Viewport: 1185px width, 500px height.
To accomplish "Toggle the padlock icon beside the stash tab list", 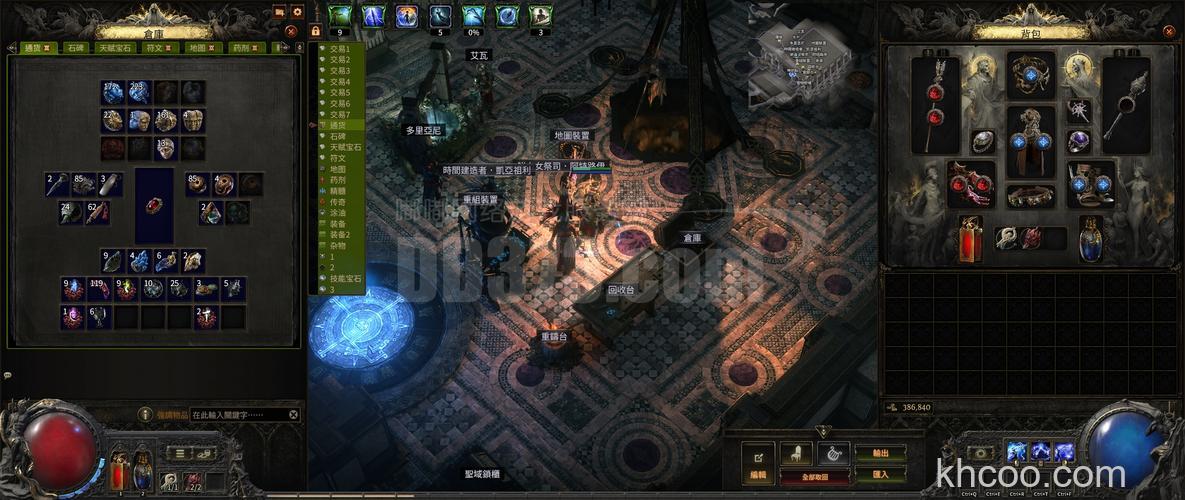I will 315,31.
